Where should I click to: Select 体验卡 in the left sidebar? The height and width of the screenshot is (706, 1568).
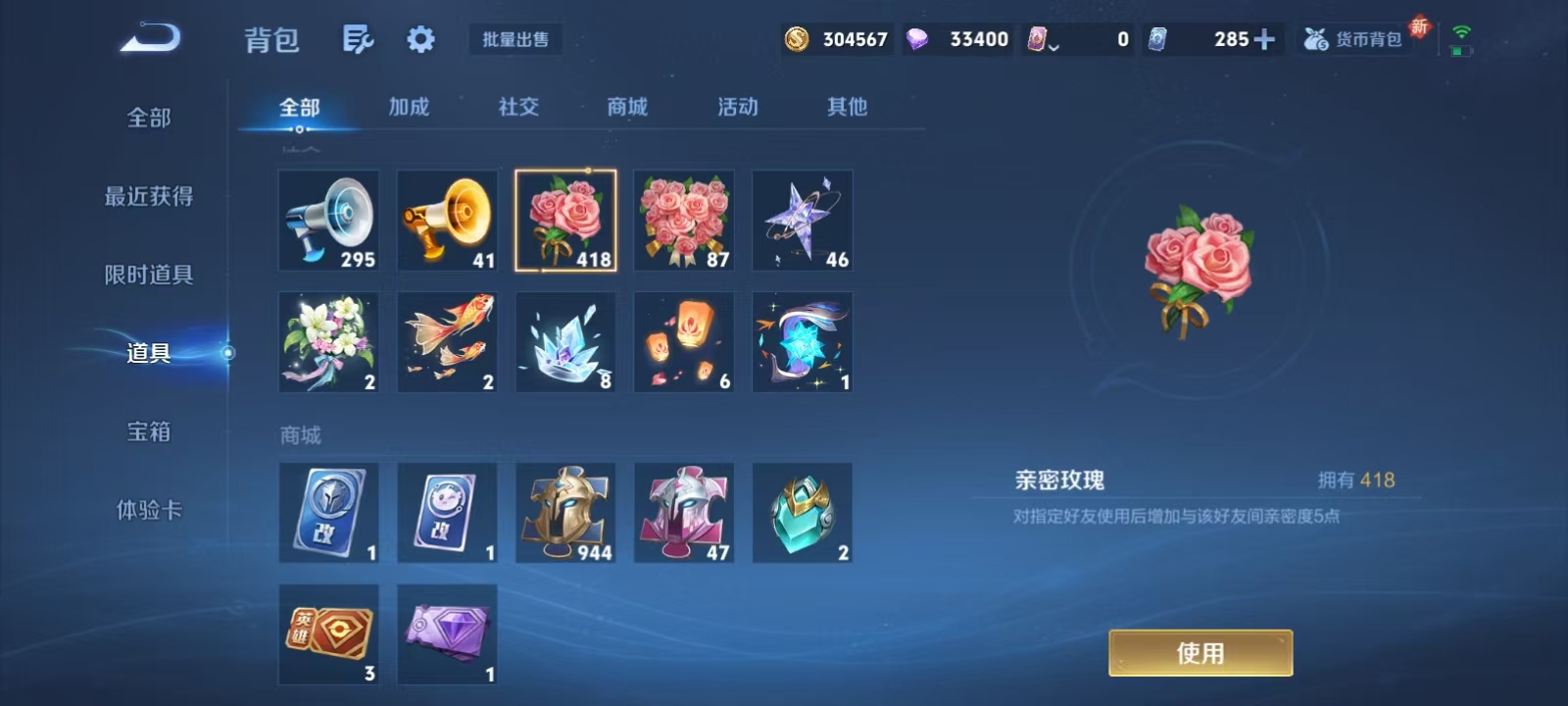coord(145,510)
